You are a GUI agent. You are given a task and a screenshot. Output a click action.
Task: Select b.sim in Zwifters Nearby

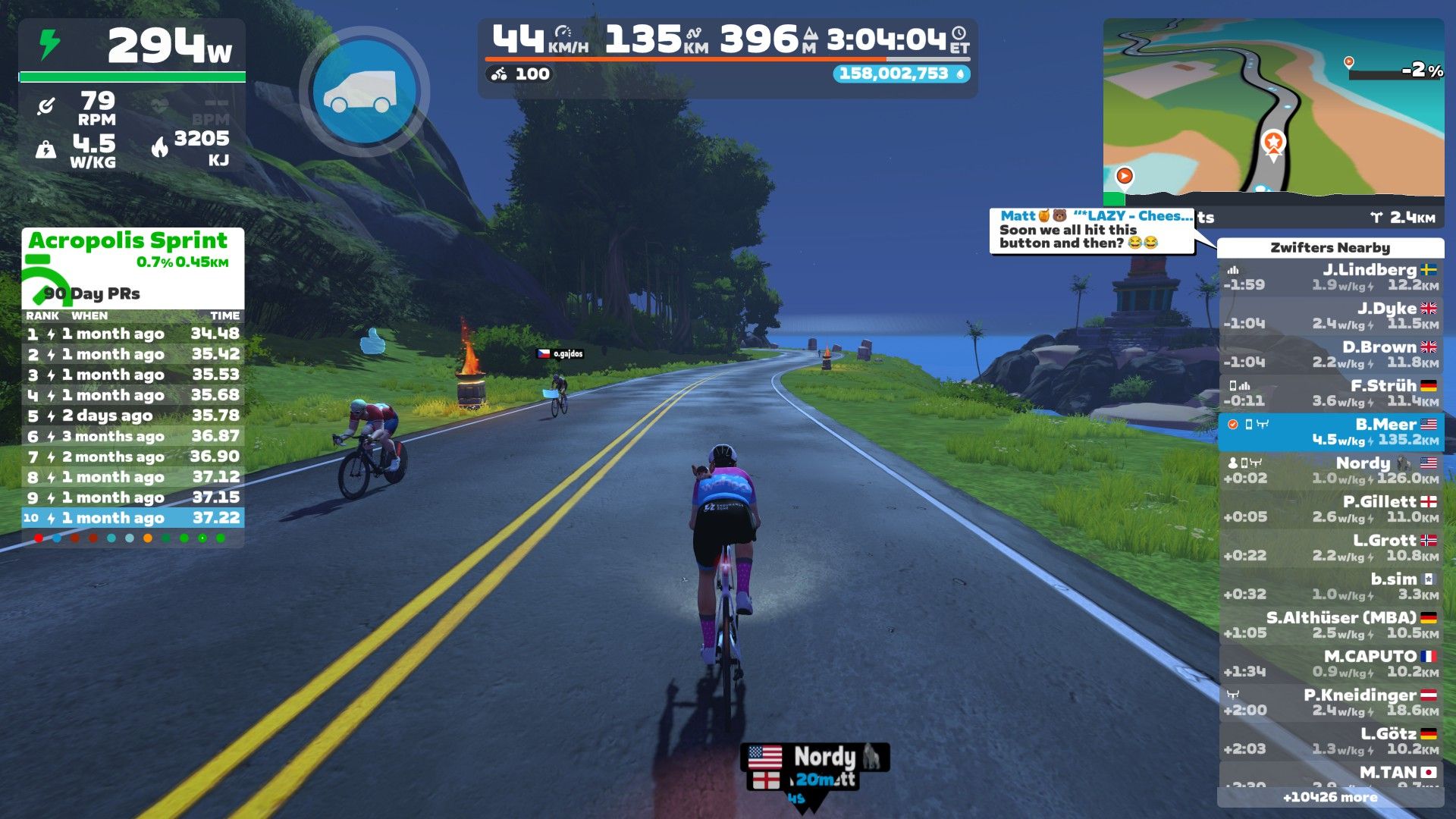1330,587
